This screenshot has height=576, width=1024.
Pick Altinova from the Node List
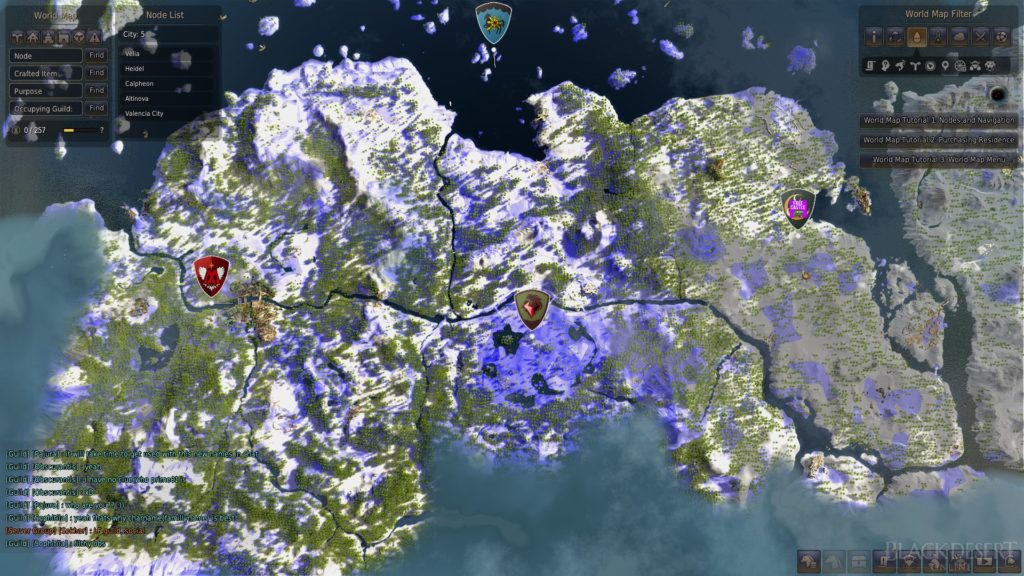tap(137, 98)
